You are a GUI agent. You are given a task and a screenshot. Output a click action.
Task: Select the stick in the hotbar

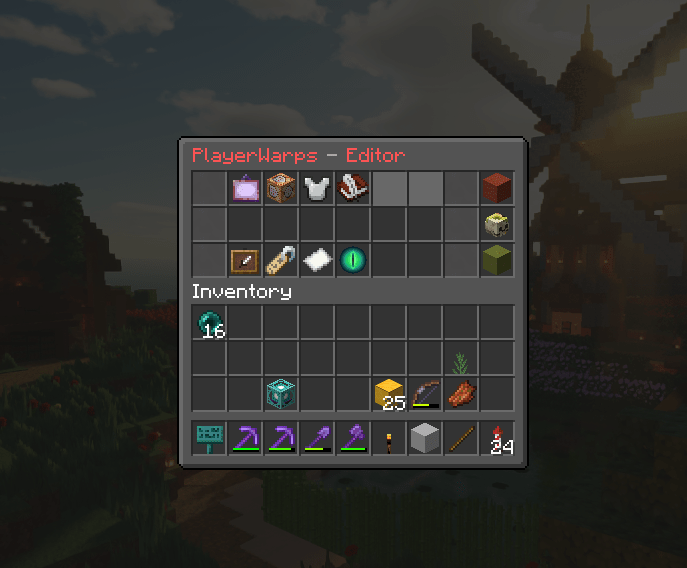(x=461, y=438)
